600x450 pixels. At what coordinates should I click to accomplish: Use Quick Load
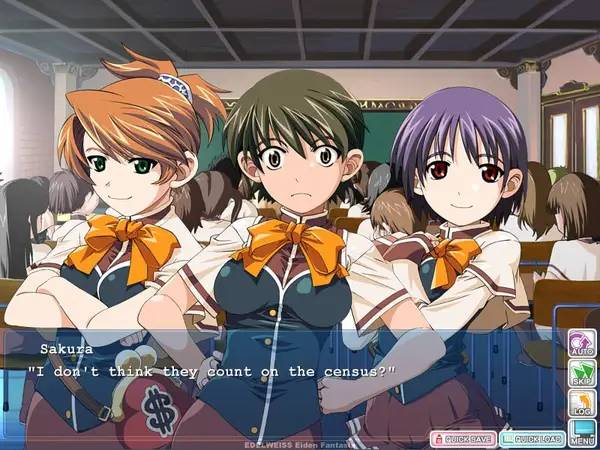point(532,439)
